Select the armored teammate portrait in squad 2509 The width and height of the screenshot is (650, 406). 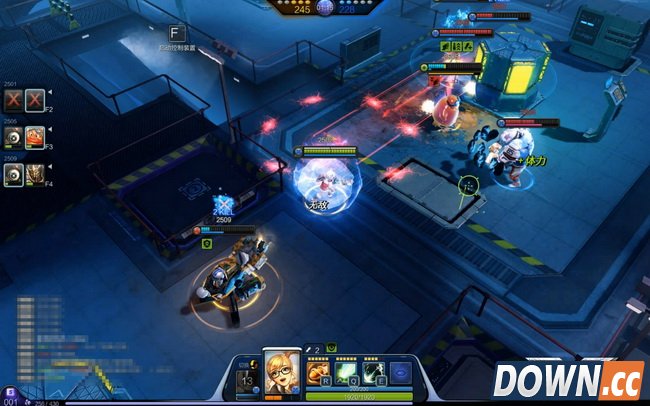point(35,175)
